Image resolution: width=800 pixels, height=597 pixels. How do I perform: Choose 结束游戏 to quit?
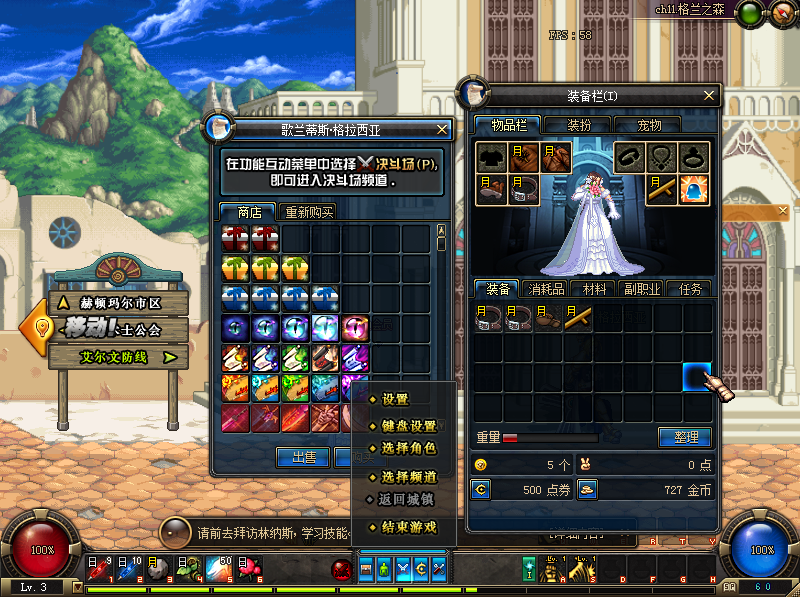[x=408, y=527]
